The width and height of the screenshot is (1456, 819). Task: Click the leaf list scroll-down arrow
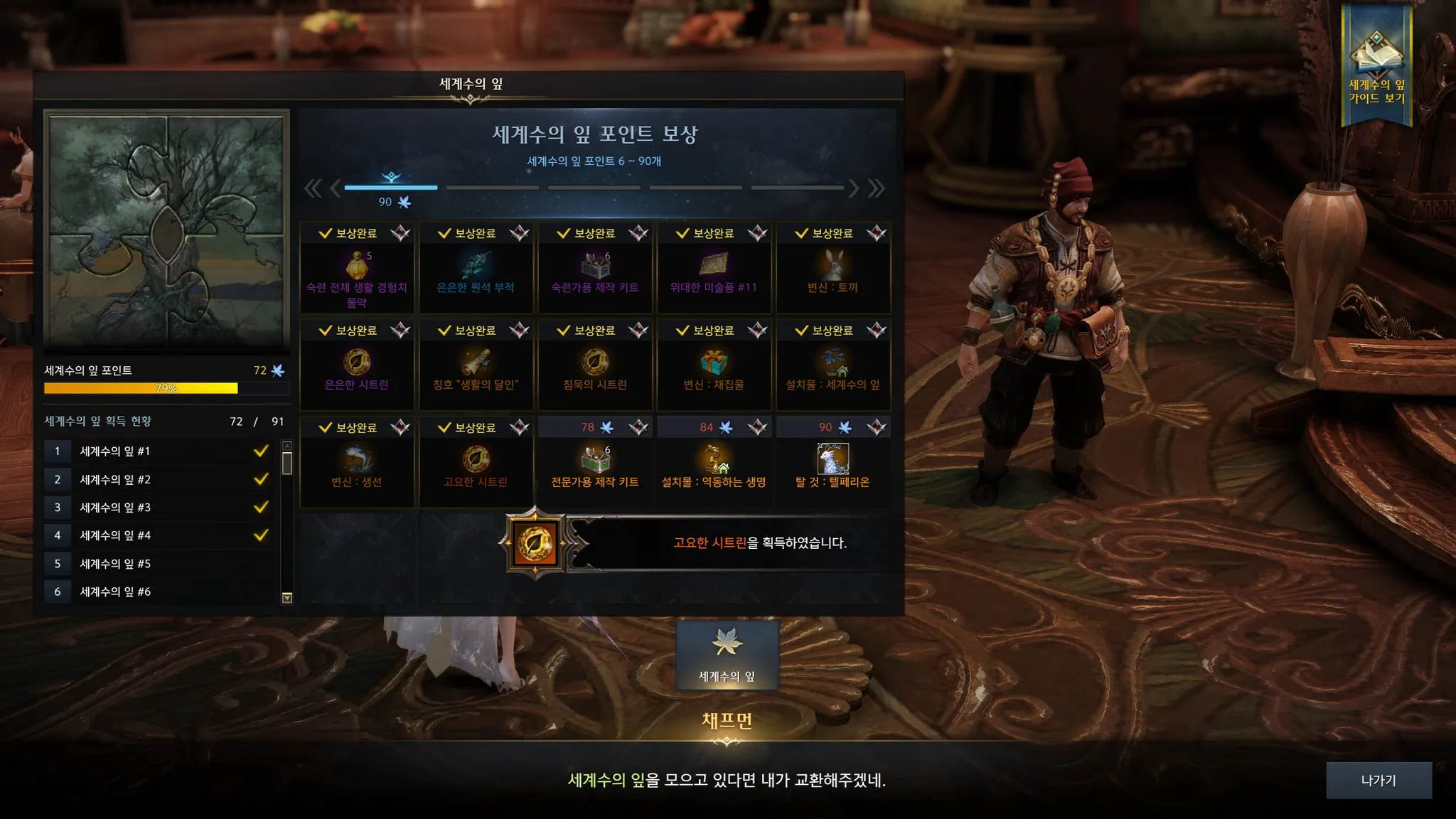click(x=287, y=598)
